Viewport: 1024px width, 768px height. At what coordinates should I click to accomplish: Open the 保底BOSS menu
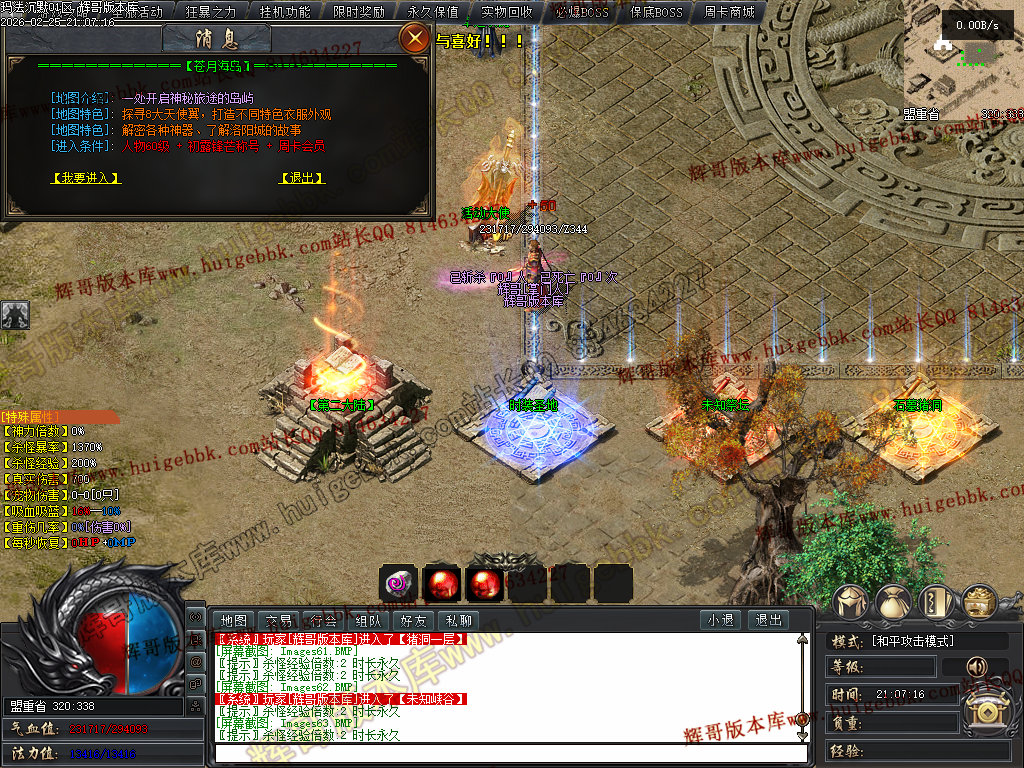tap(655, 12)
